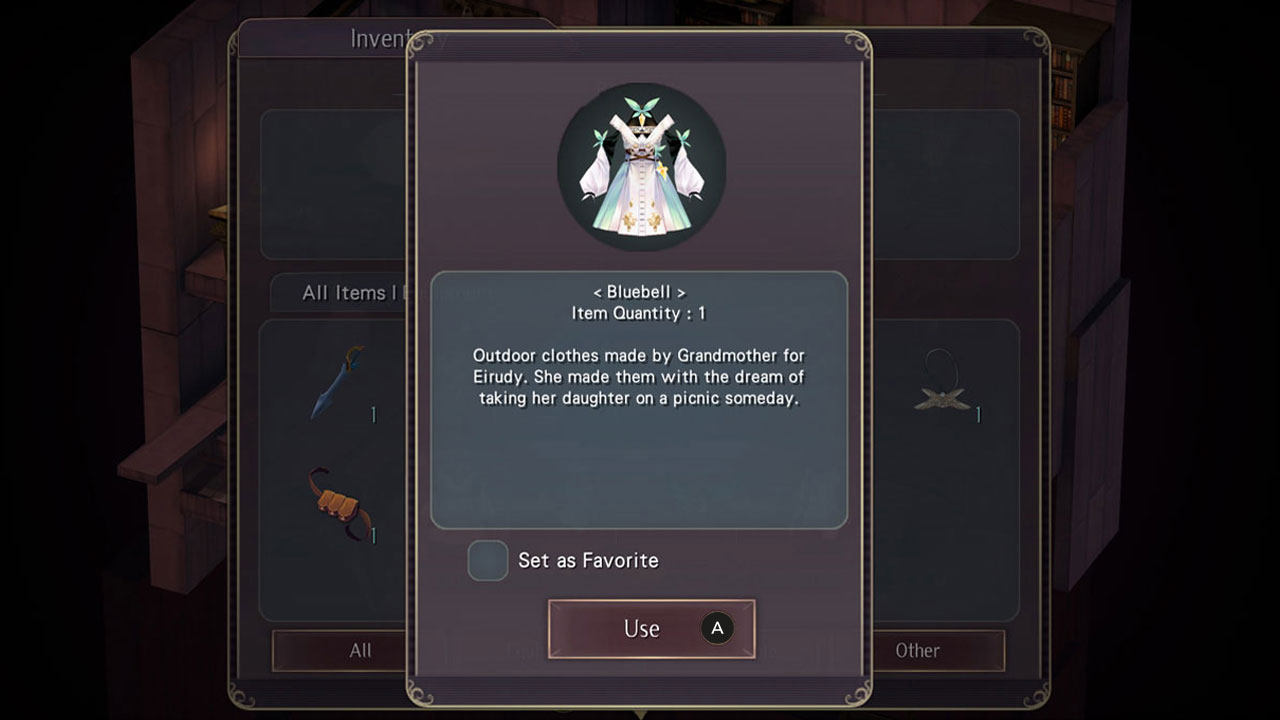Image resolution: width=1280 pixels, height=720 pixels.
Task: Click the pendant's quantity number
Action: pos(976,412)
